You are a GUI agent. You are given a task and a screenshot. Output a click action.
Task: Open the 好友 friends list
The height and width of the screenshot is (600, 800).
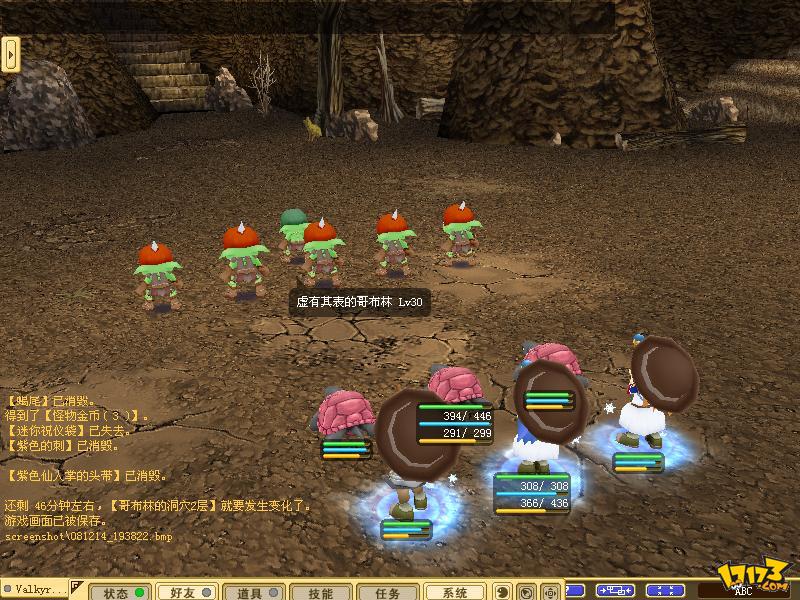coord(188,592)
